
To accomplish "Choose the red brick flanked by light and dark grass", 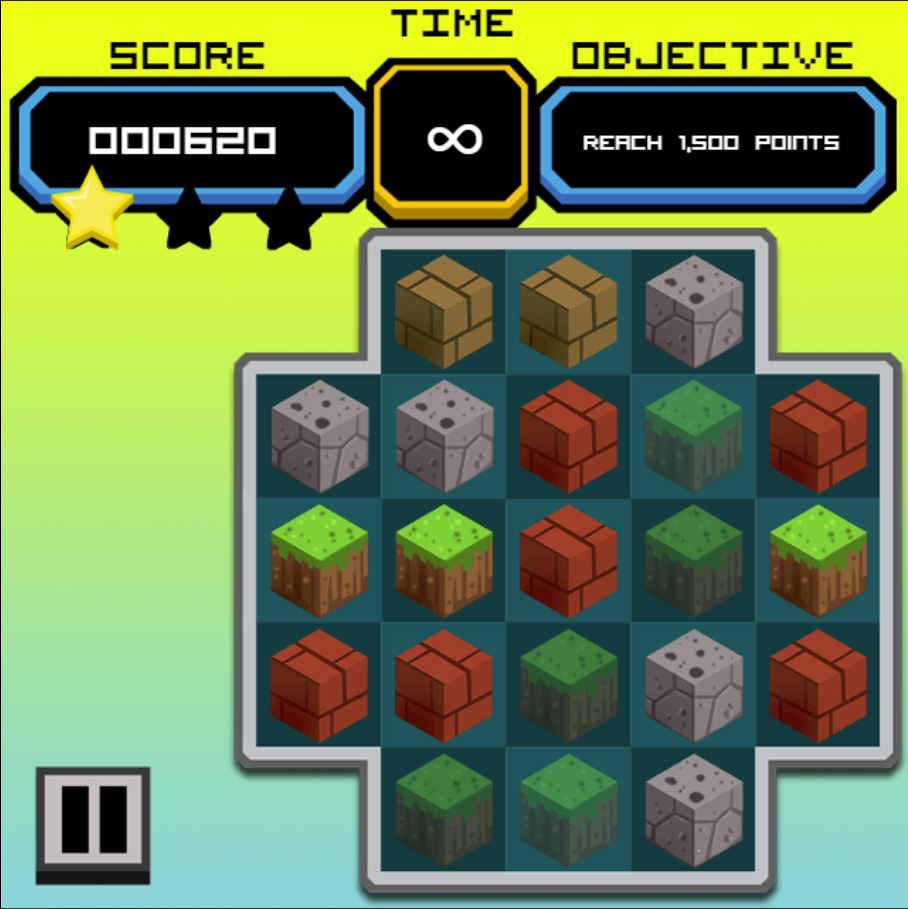I will pos(568,560).
